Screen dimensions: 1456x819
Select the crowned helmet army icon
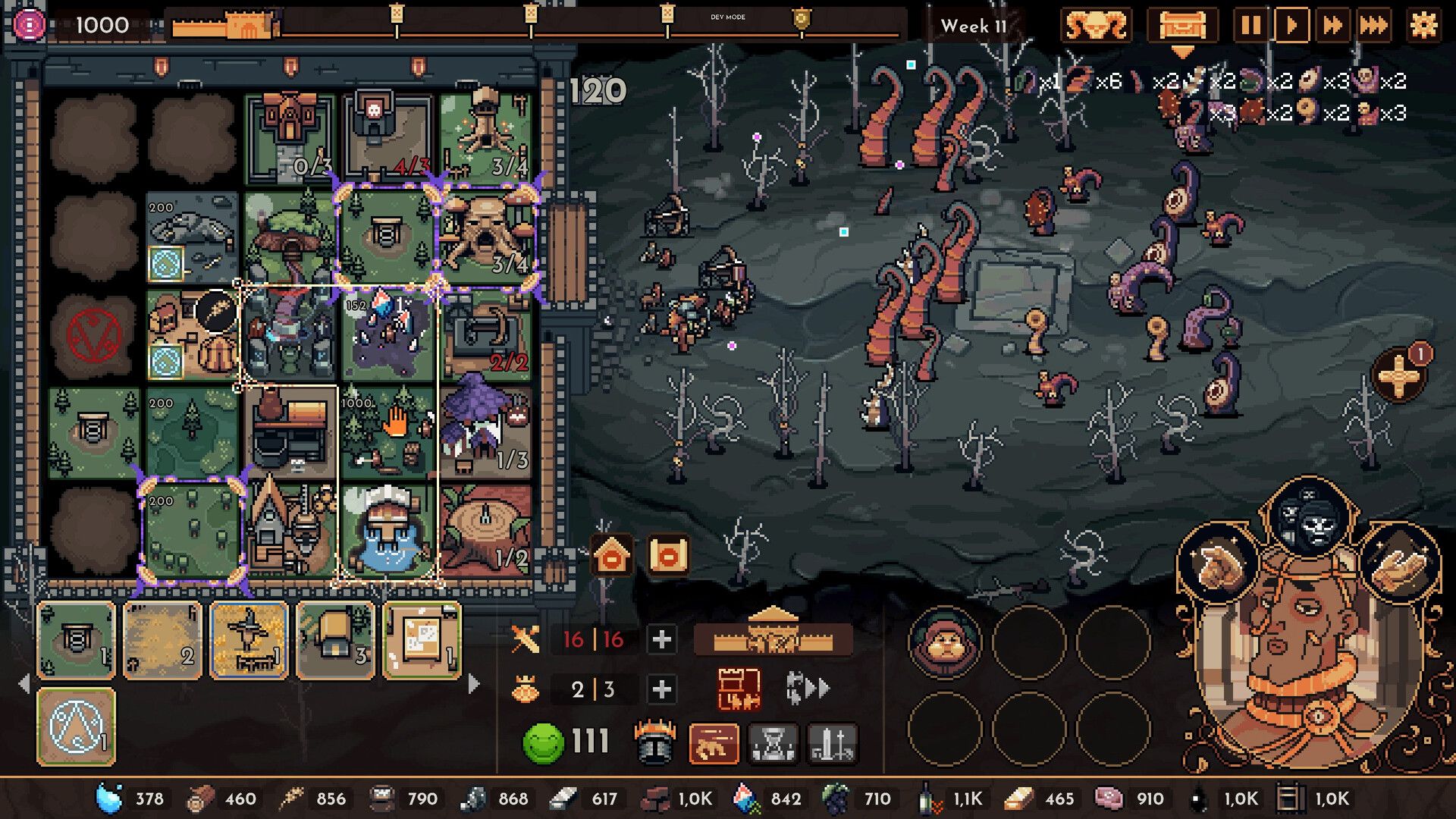[x=653, y=744]
